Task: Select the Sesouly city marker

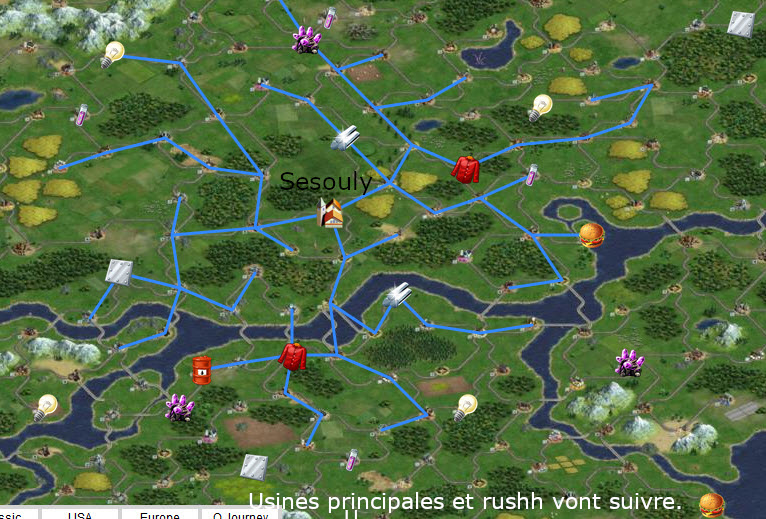Action: coord(331,212)
